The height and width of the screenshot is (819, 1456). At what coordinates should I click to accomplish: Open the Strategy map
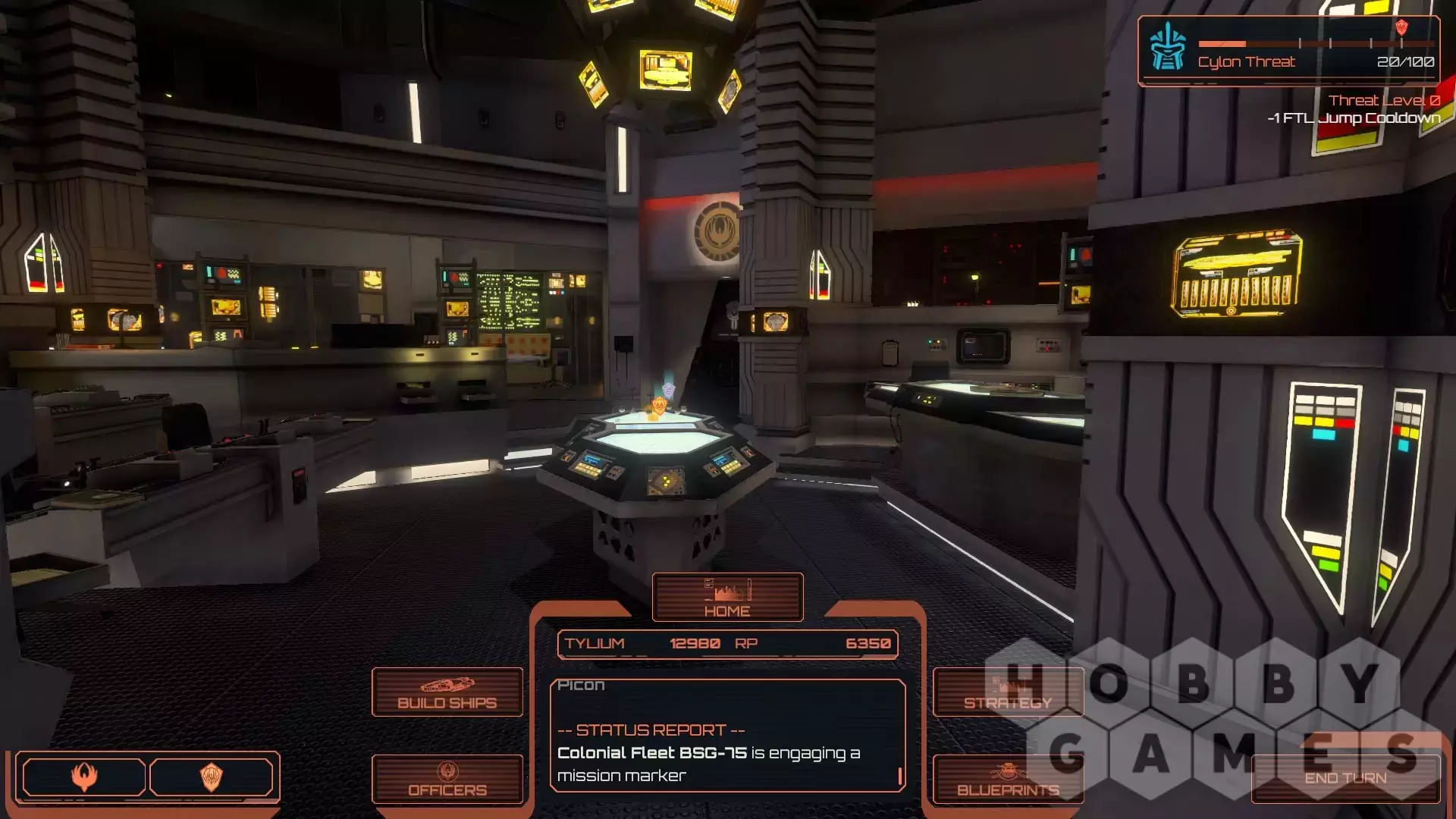1008,692
